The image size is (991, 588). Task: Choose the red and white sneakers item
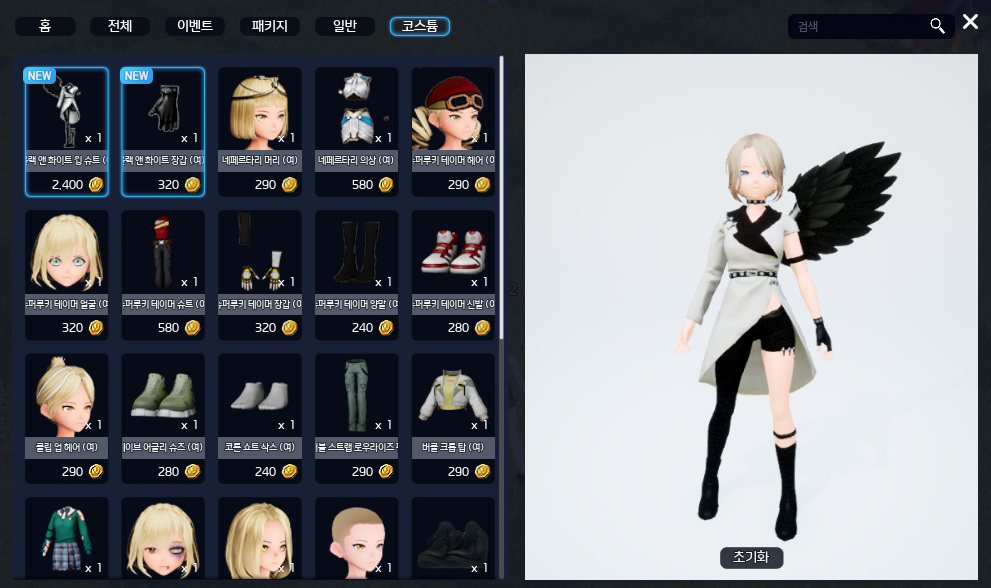point(452,253)
